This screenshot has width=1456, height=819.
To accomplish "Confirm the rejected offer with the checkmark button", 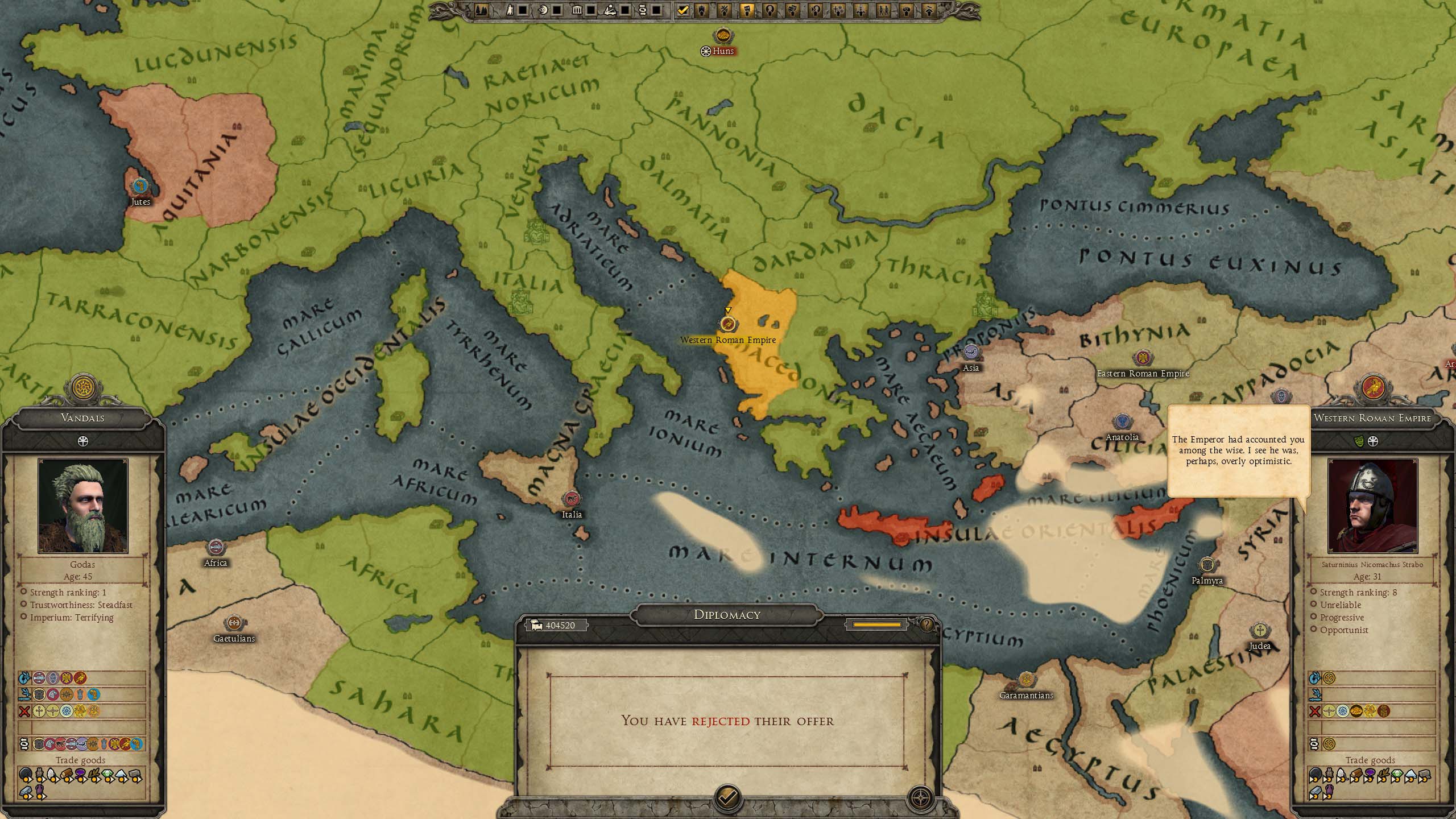I will click(727, 797).
